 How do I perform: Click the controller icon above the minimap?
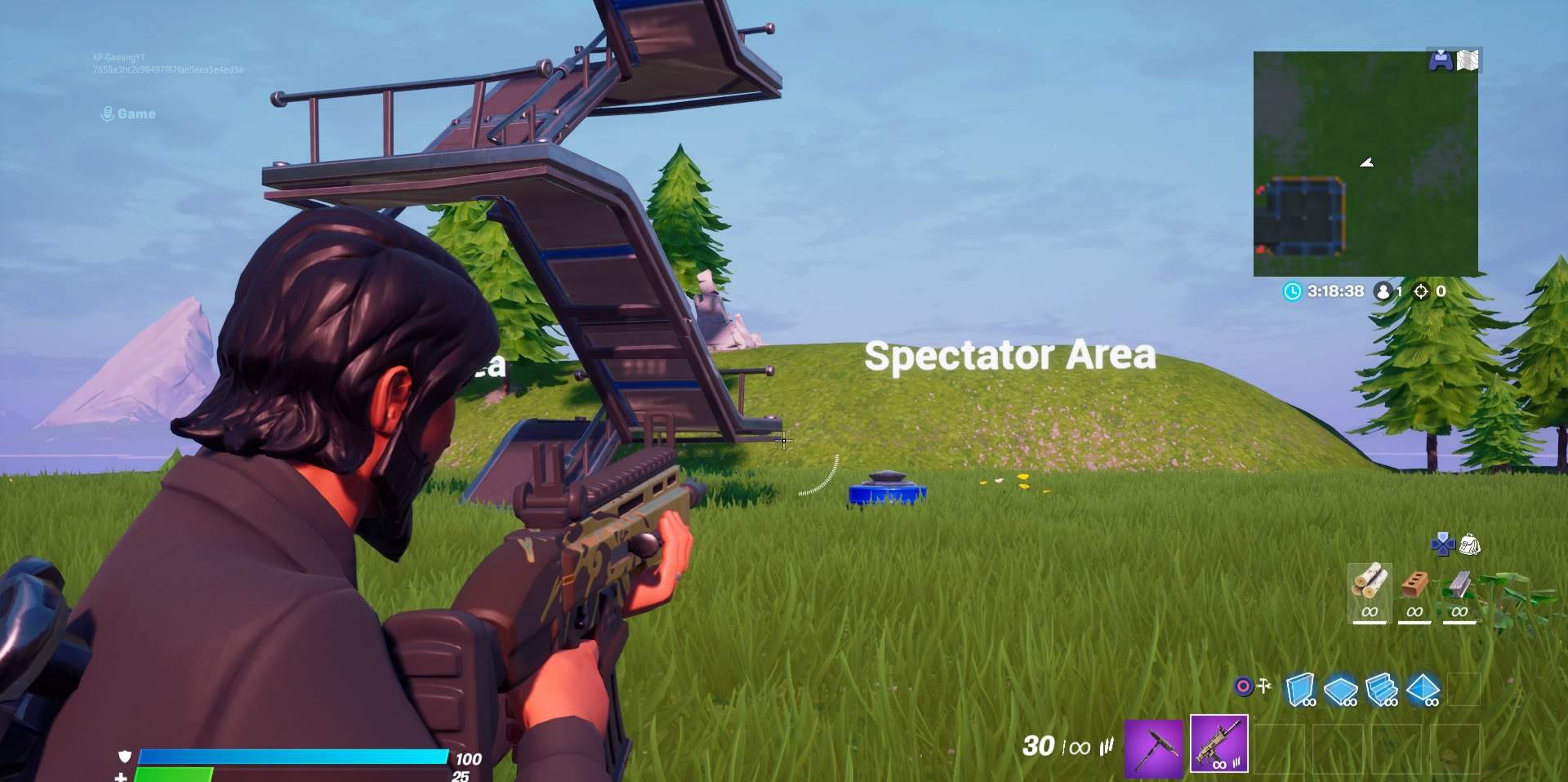coord(1442,60)
